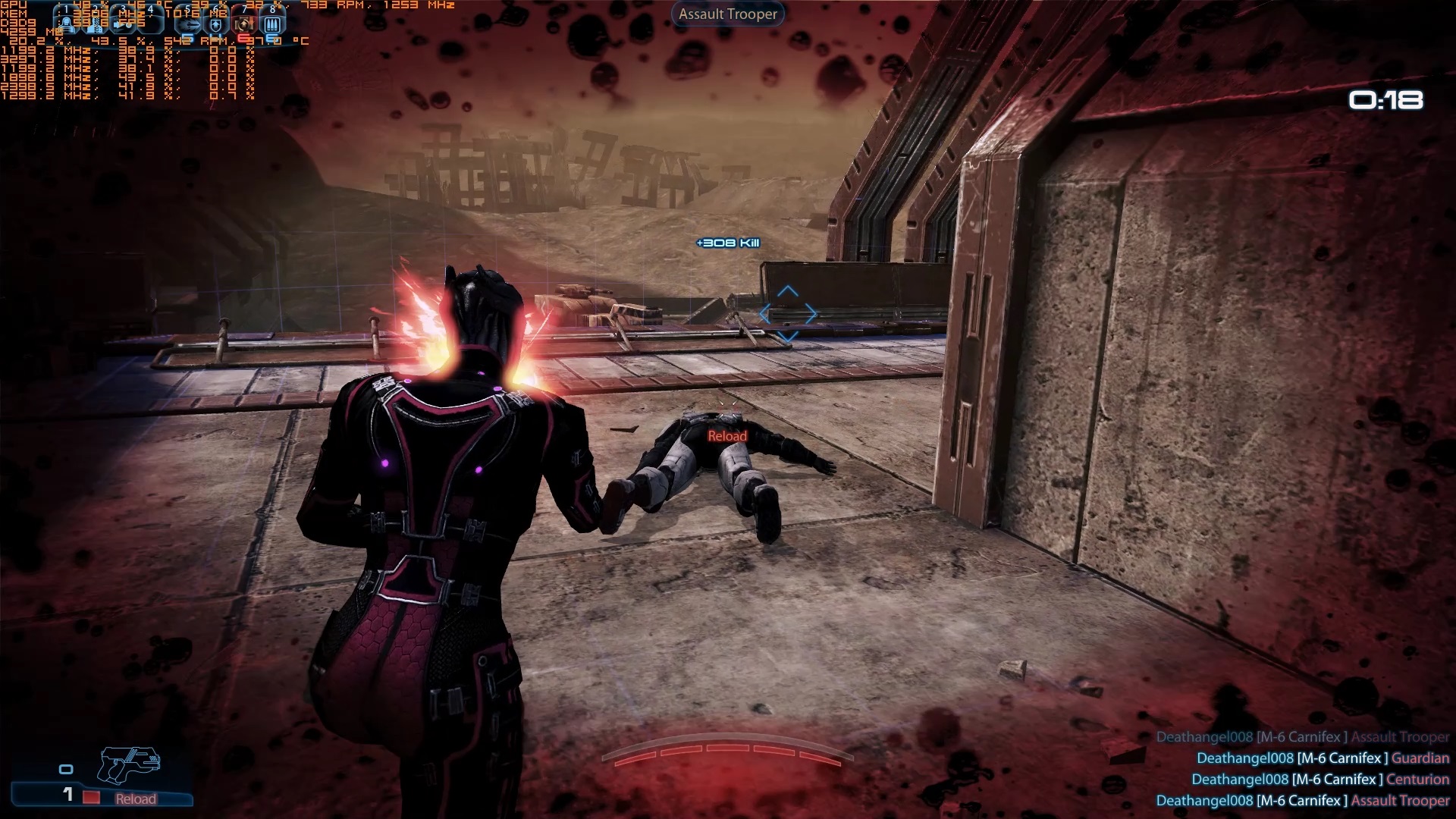This screenshot has width=1456, height=819.
Task: Activate the ammo pack in slot 8
Action: tap(272, 24)
